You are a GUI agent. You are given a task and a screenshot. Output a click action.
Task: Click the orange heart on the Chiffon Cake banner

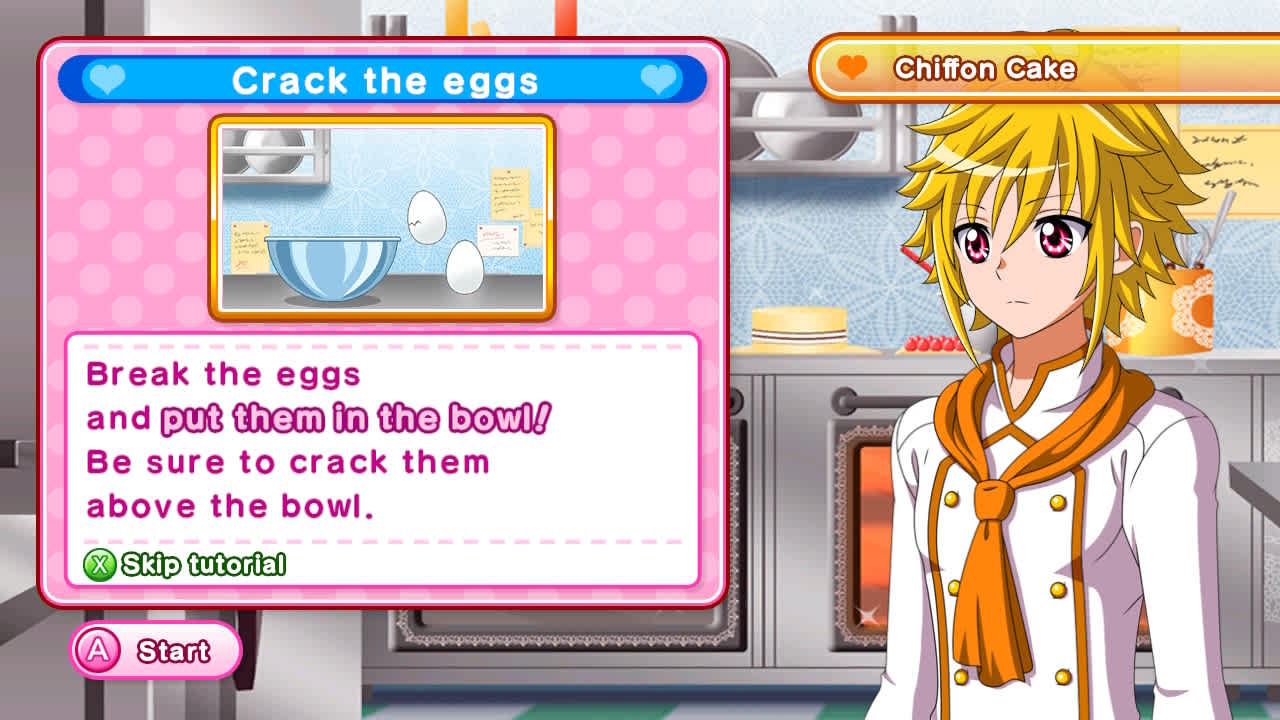pyautogui.click(x=851, y=66)
